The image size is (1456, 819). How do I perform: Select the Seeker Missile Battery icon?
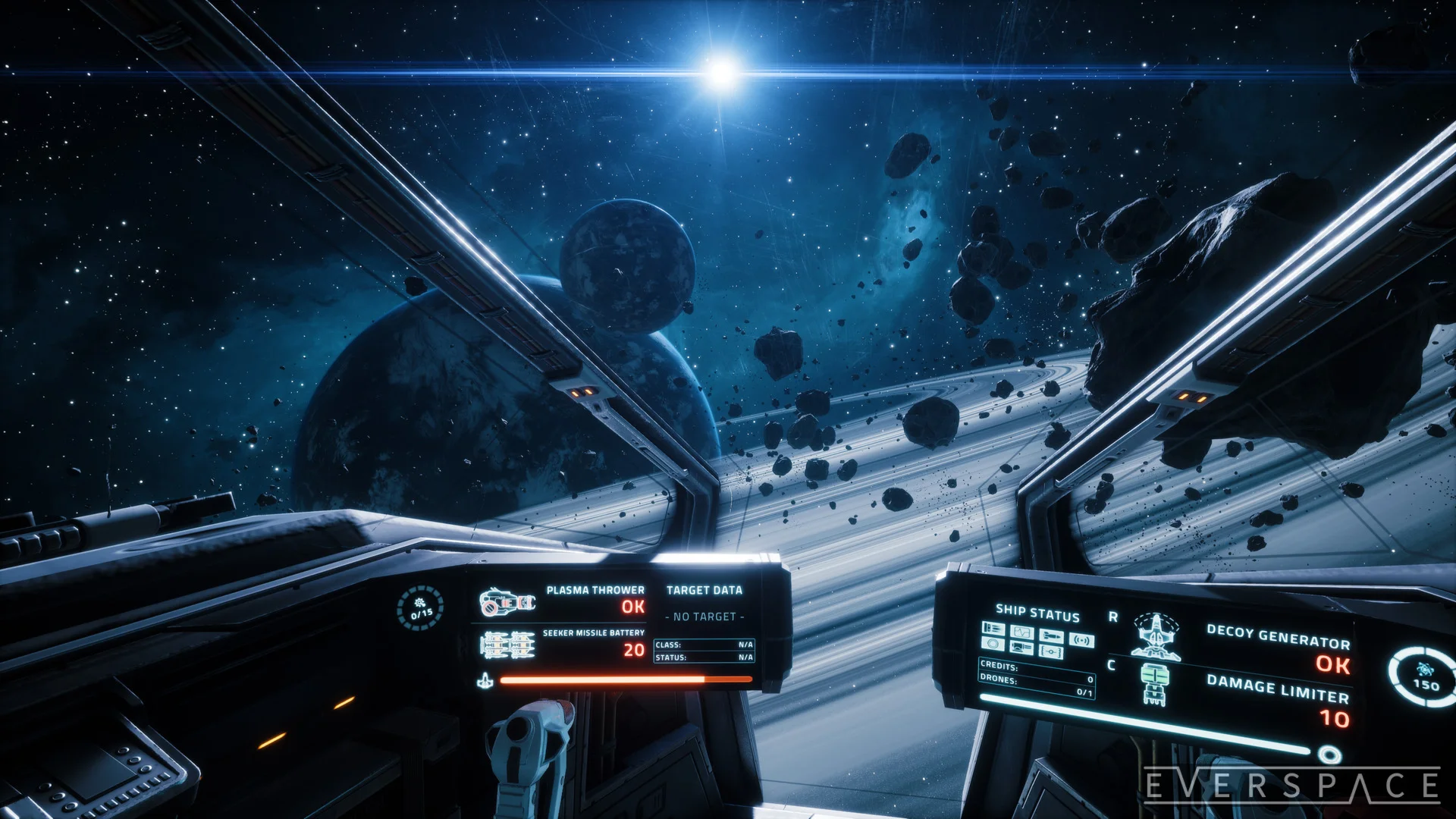[507, 645]
